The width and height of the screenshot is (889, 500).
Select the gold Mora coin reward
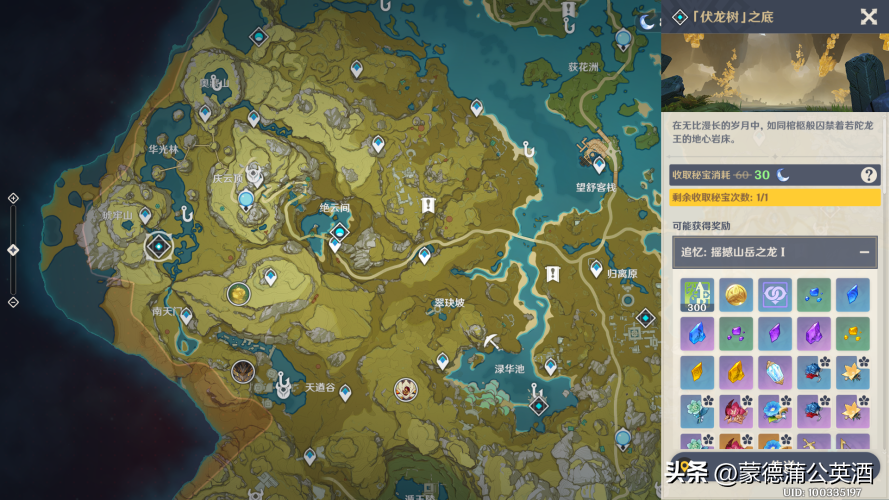click(x=735, y=295)
